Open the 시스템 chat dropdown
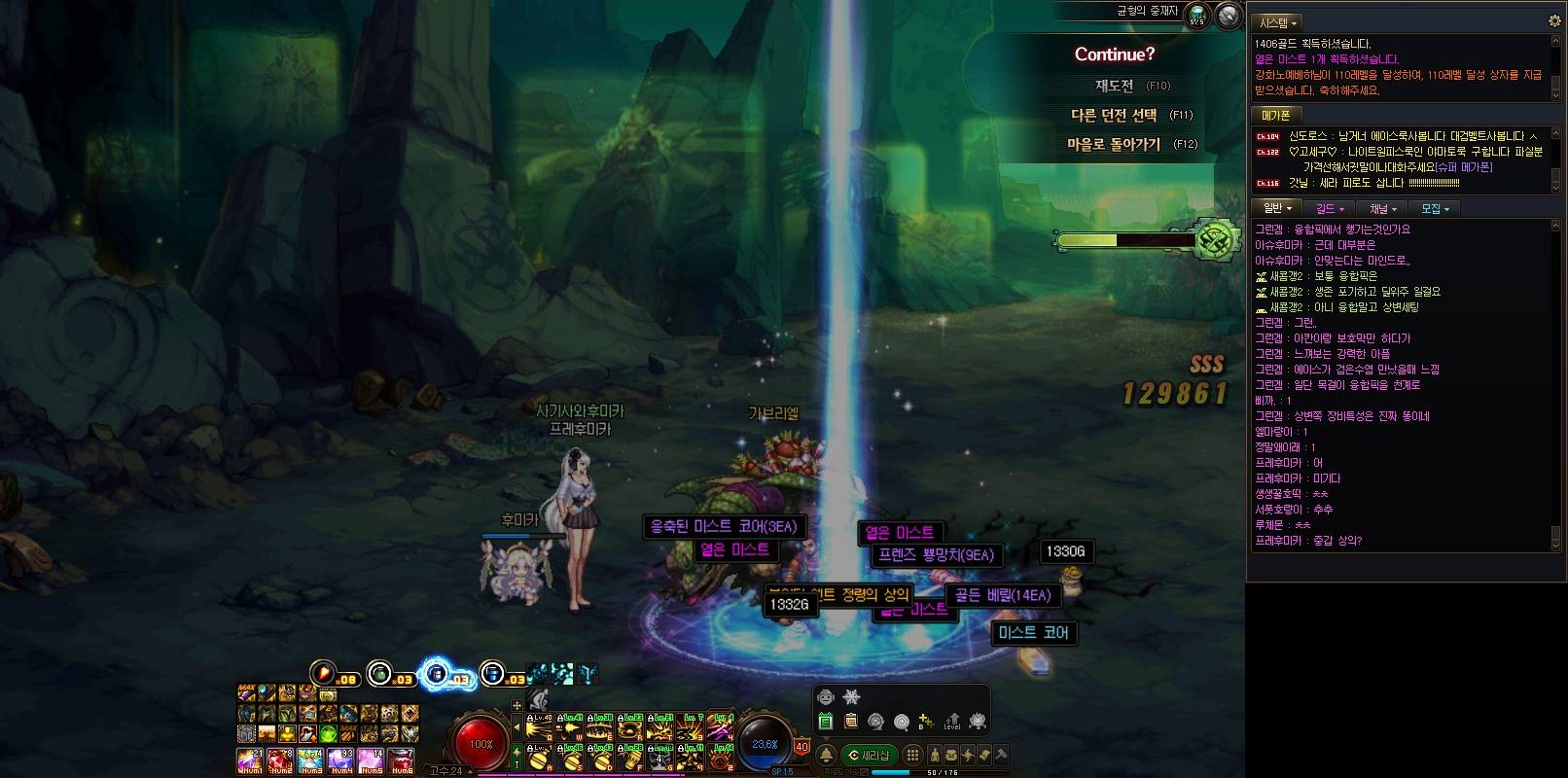Image resolution: width=1568 pixels, height=778 pixels. [1278, 22]
